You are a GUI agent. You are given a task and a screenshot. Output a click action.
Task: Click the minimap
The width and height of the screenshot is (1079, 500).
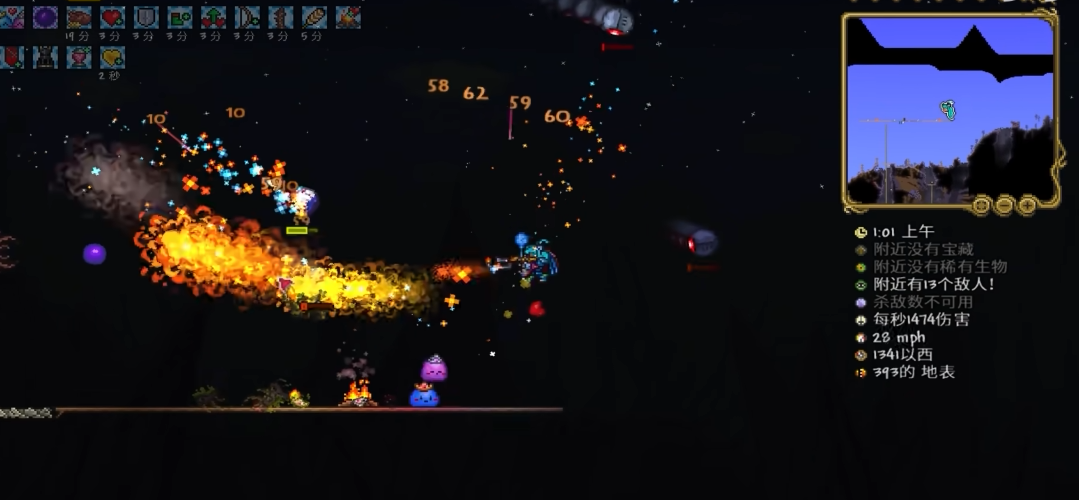950,110
